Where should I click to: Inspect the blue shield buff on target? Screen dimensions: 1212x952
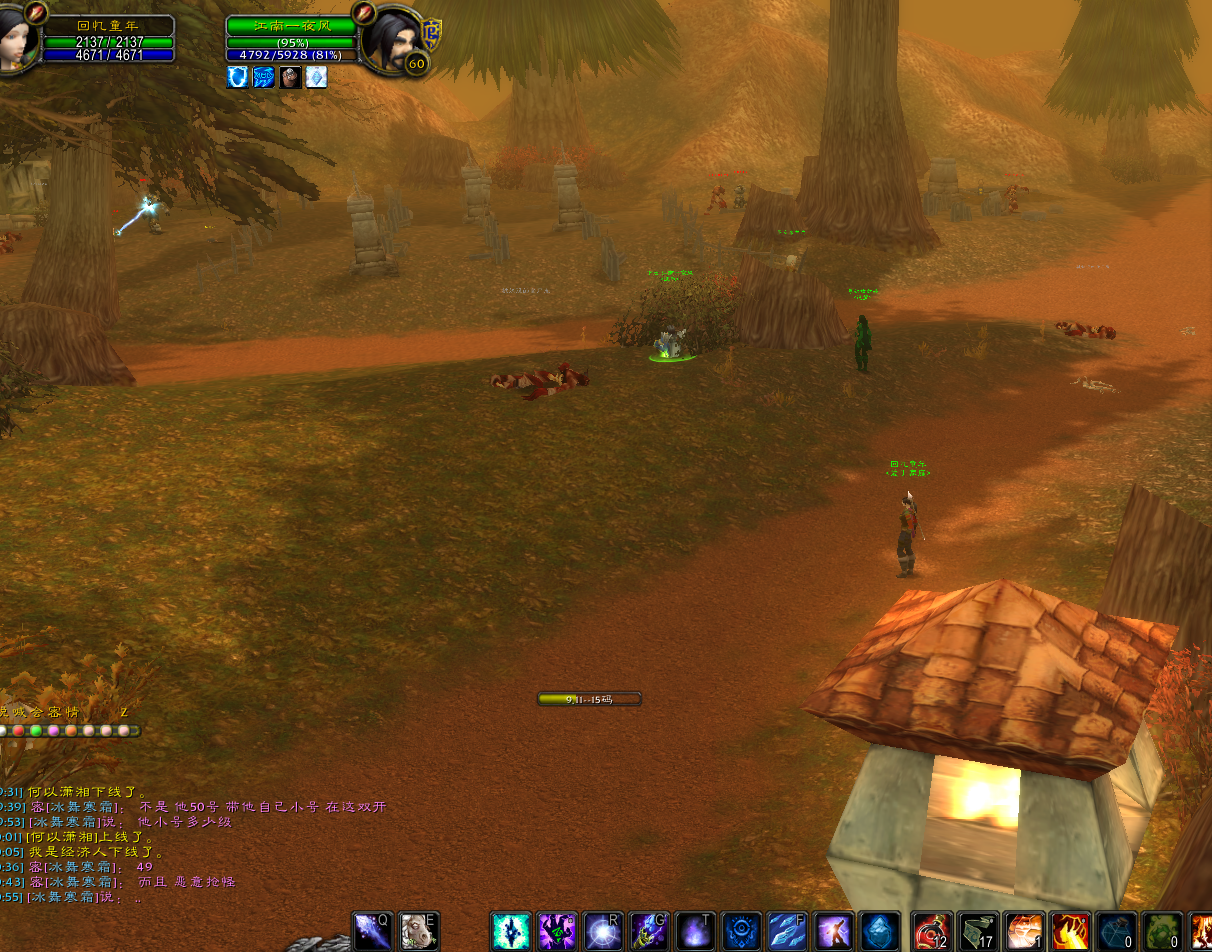(237, 77)
